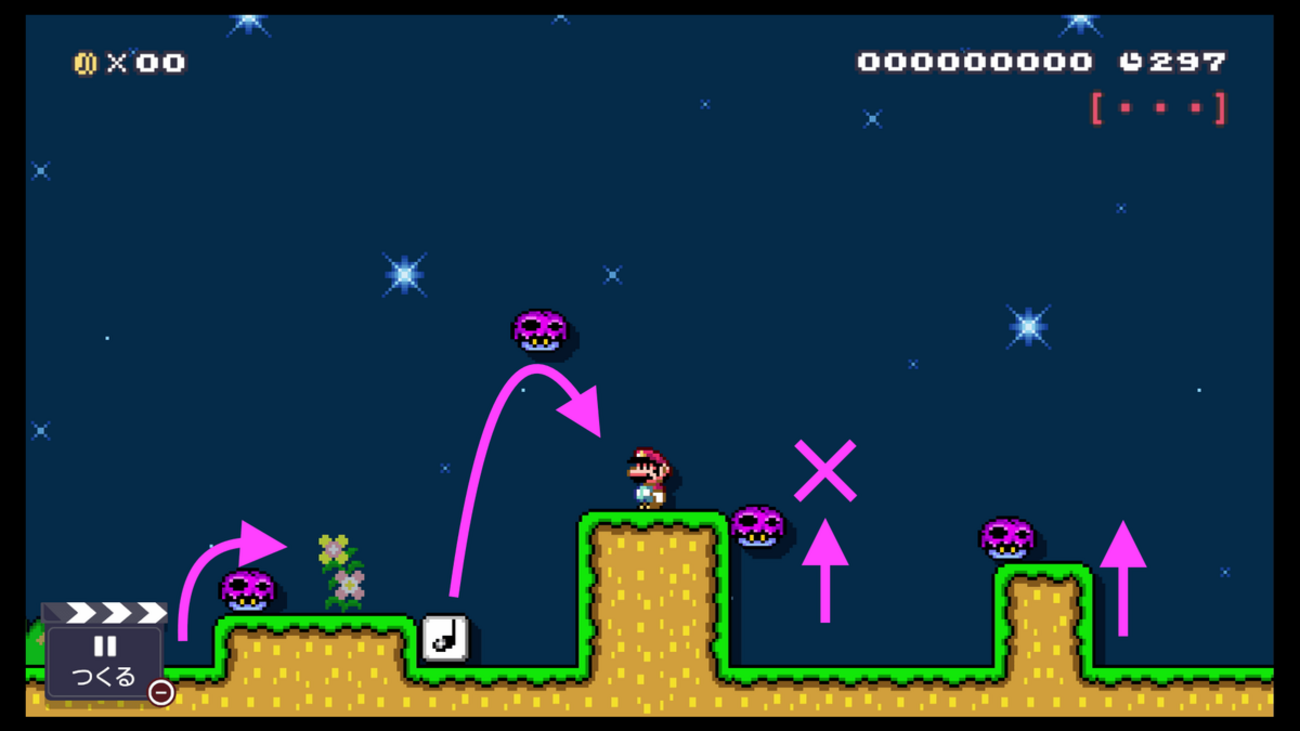Click the pink X marker above the gap
Viewport: 1300px width, 731px height.
[x=826, y=468]
